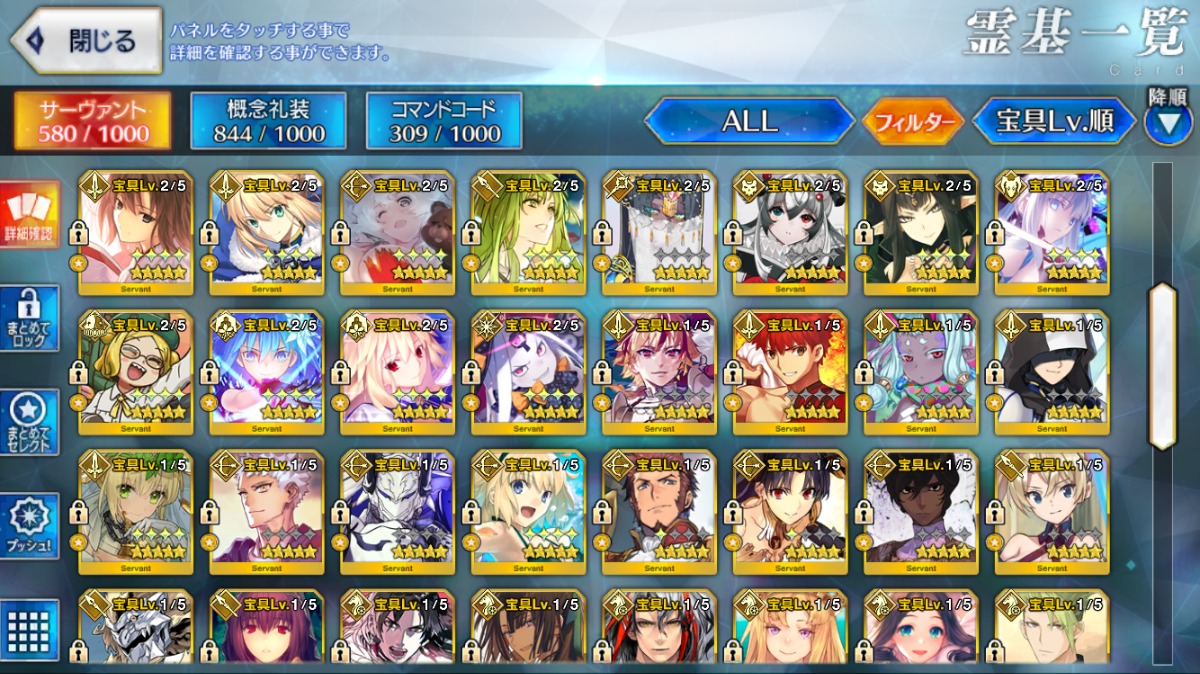
Task: Select the blonde Saber in blue card
Action: point(266,233)
